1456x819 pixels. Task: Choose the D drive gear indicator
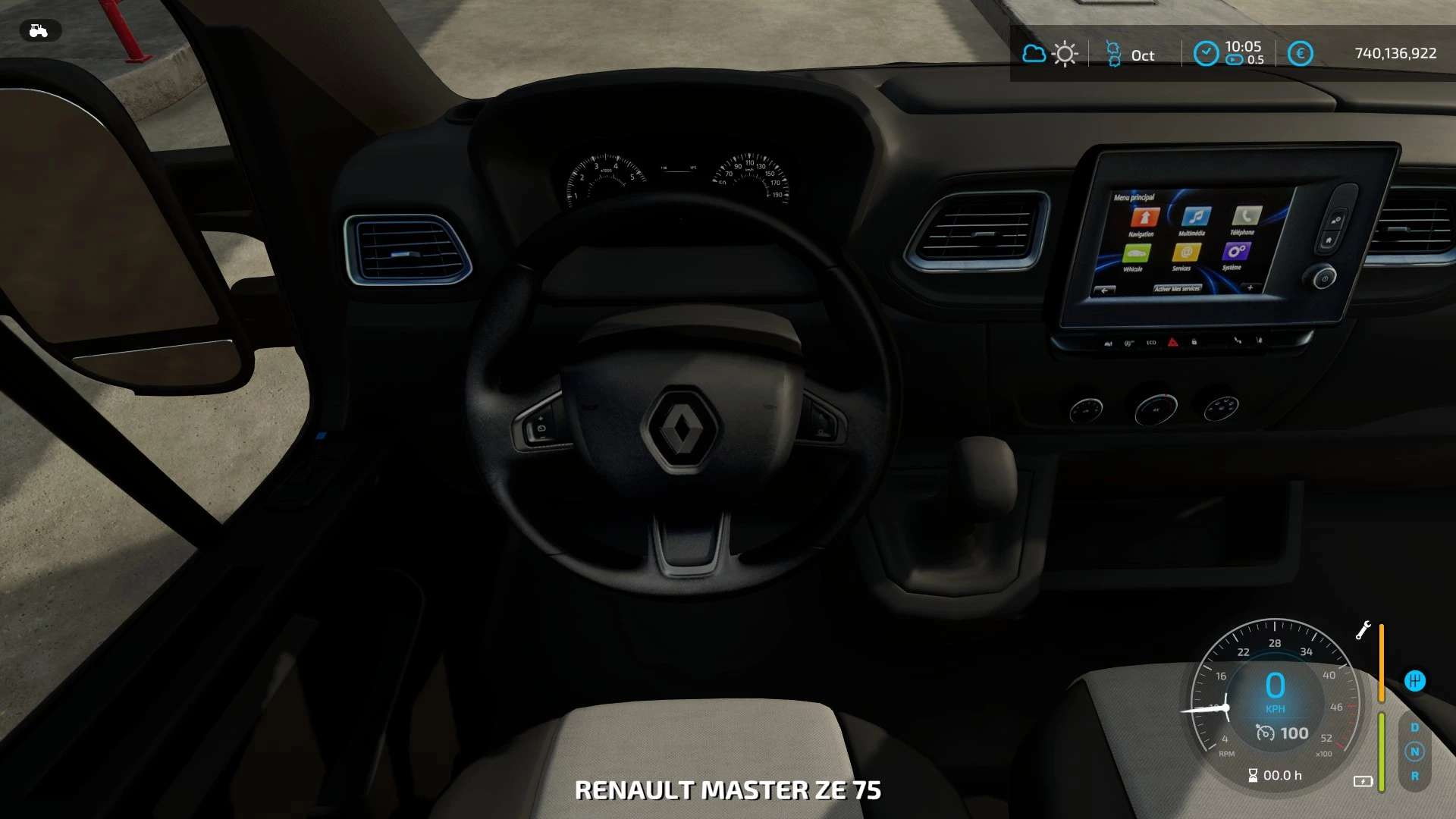click(x=1414, y=727)
